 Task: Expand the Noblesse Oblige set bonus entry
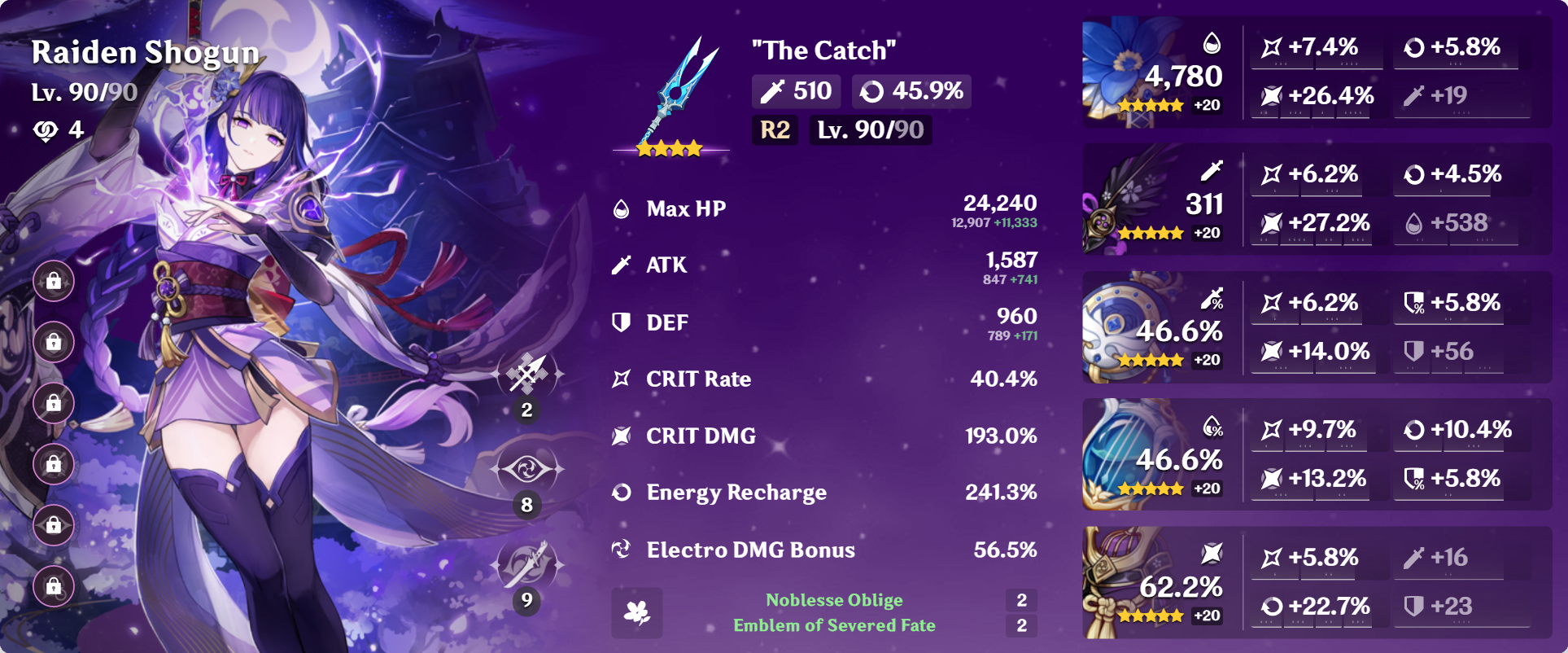coord(833,600)
